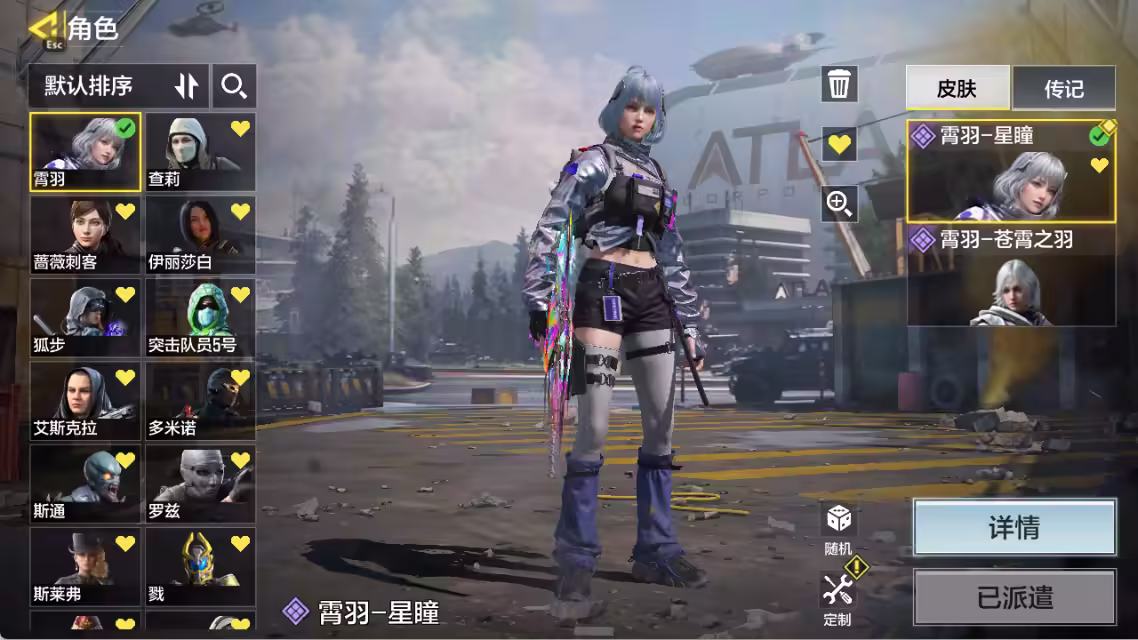The width and height of the screenshot is (1138, 640).
Task: Pick the 斯通 character tile
Action: [x=85, y=484]
